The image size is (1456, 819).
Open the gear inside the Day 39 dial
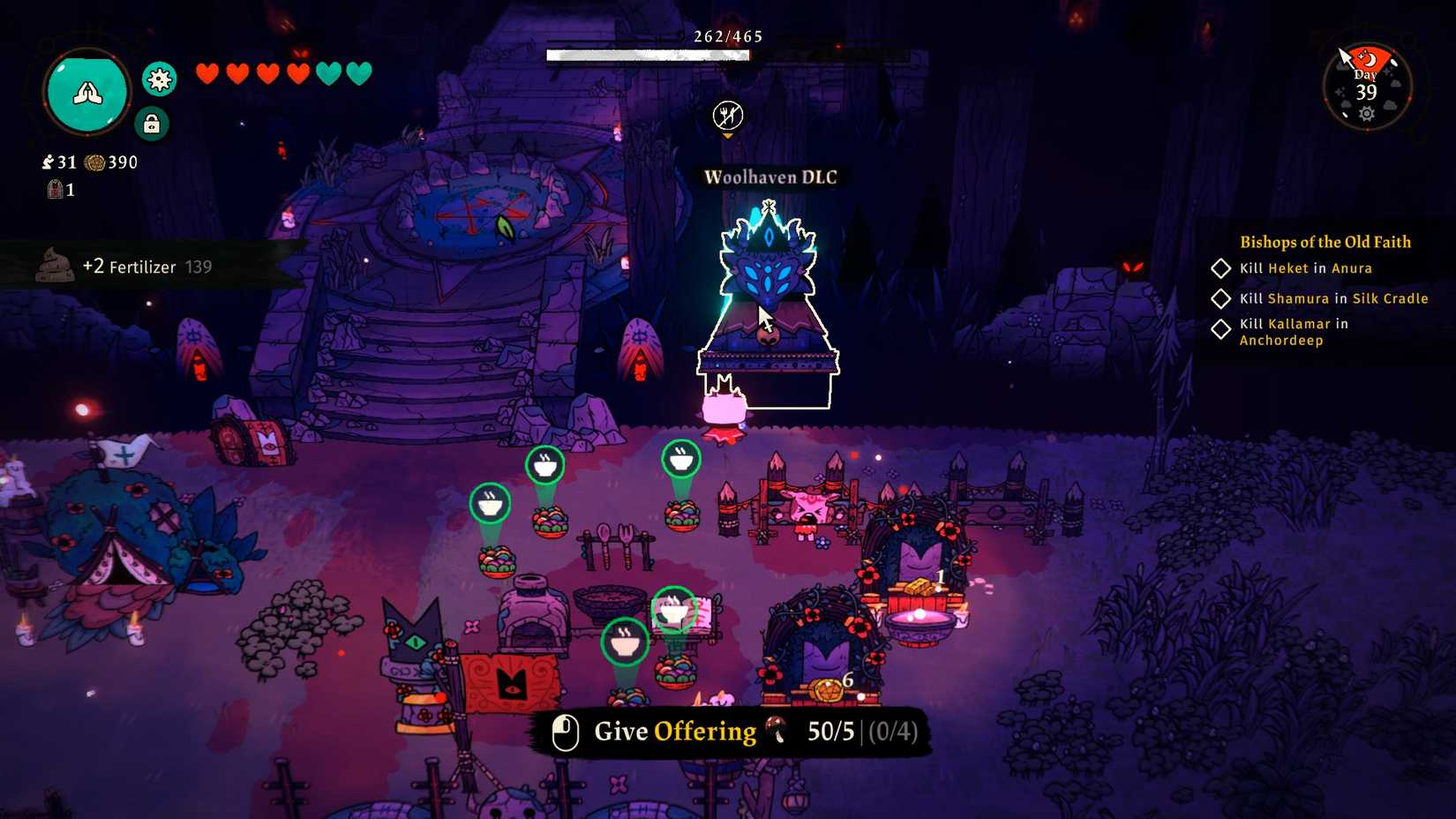click(x=1367, y=113)
